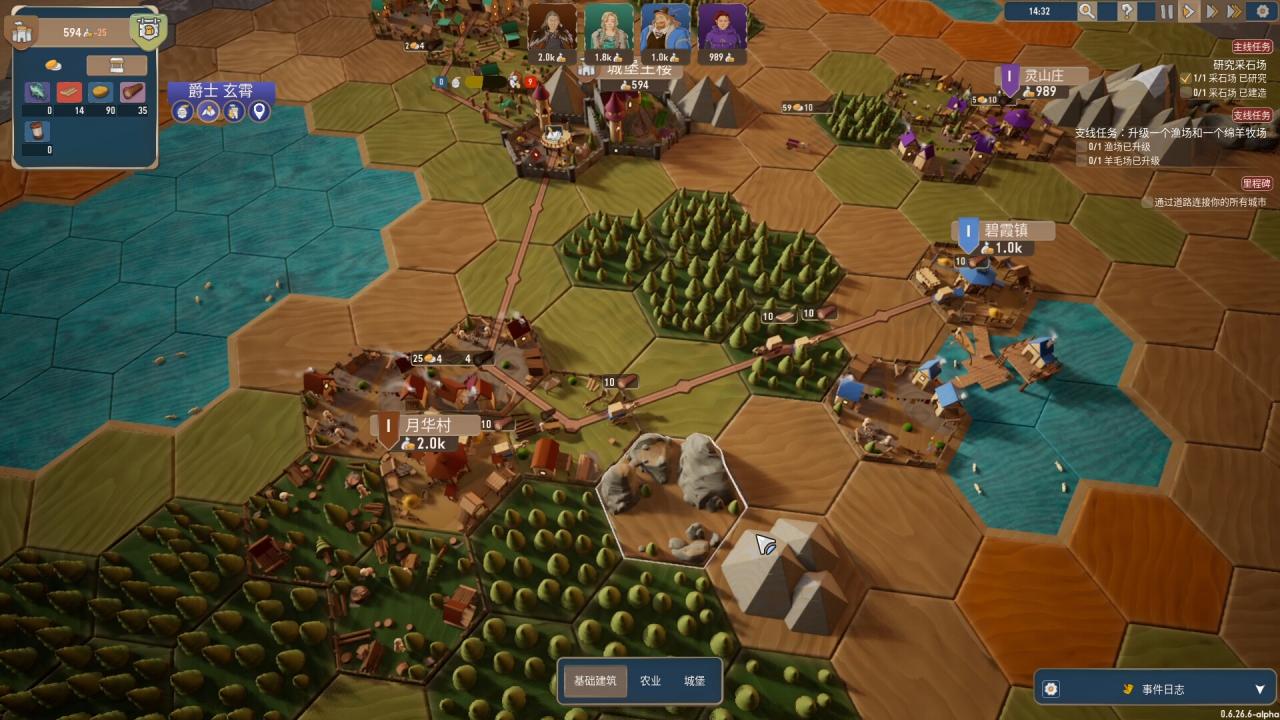Open the 城堡 building menu tab
The width and height of the screenshot is (1280, 720).
[x=696, y=679]
